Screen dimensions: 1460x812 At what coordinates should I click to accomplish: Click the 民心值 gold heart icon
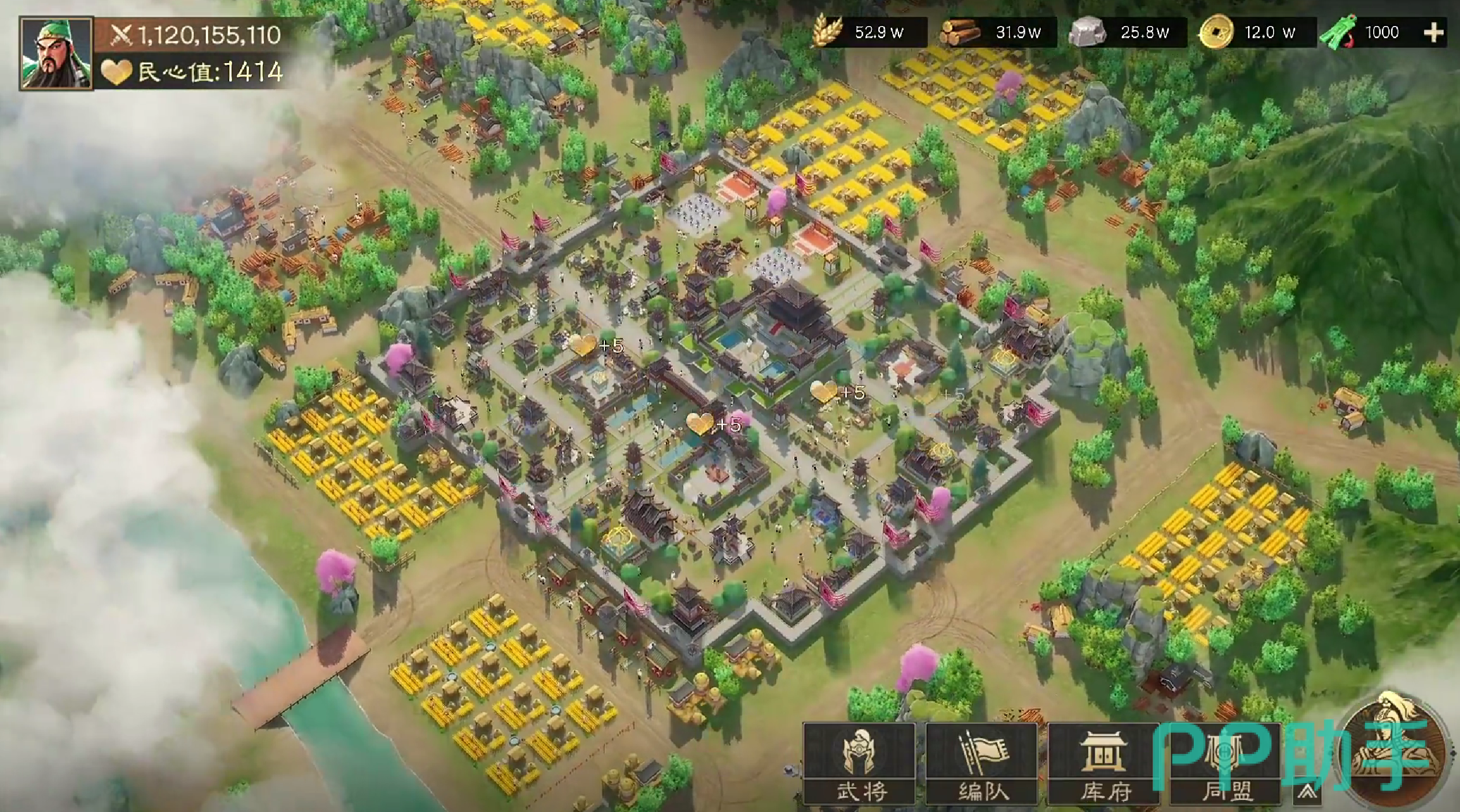(116, 72)
